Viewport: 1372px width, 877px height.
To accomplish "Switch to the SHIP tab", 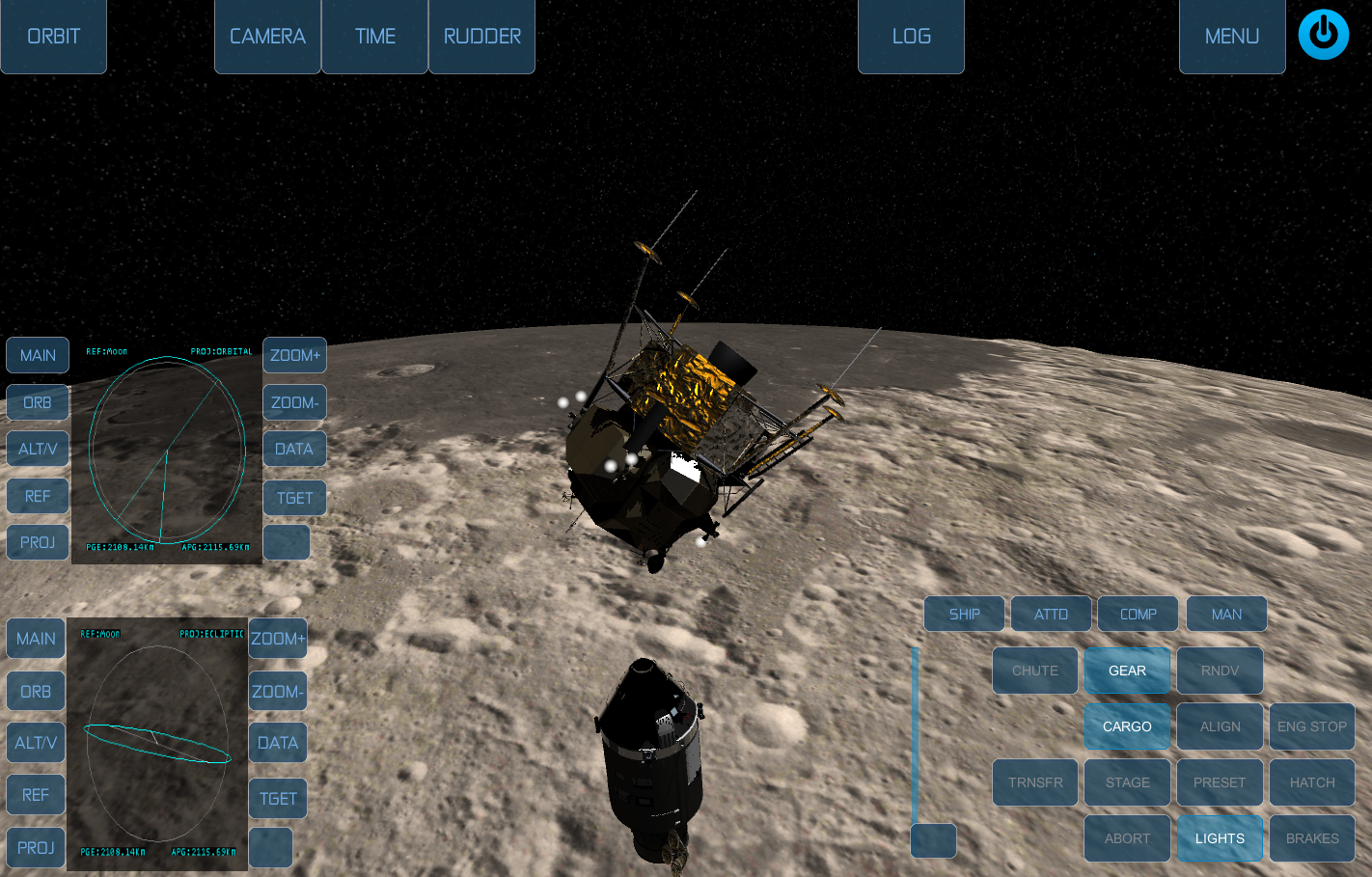I will tap(963, 613).
